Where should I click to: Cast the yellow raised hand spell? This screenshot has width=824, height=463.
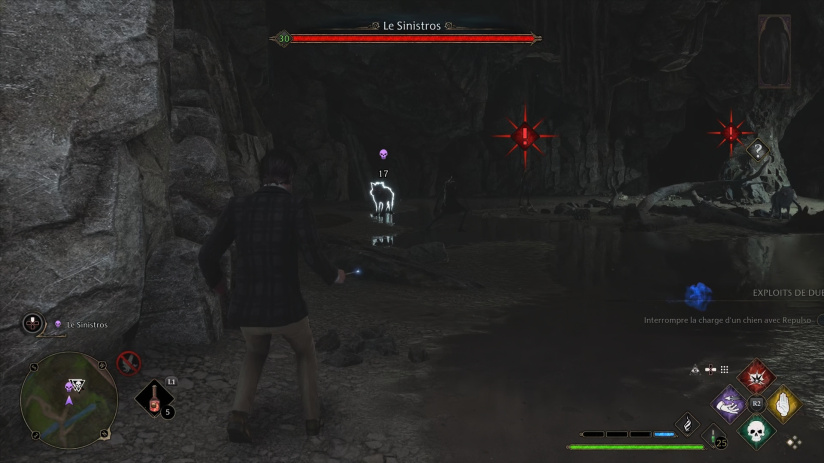tap(783, 405)
